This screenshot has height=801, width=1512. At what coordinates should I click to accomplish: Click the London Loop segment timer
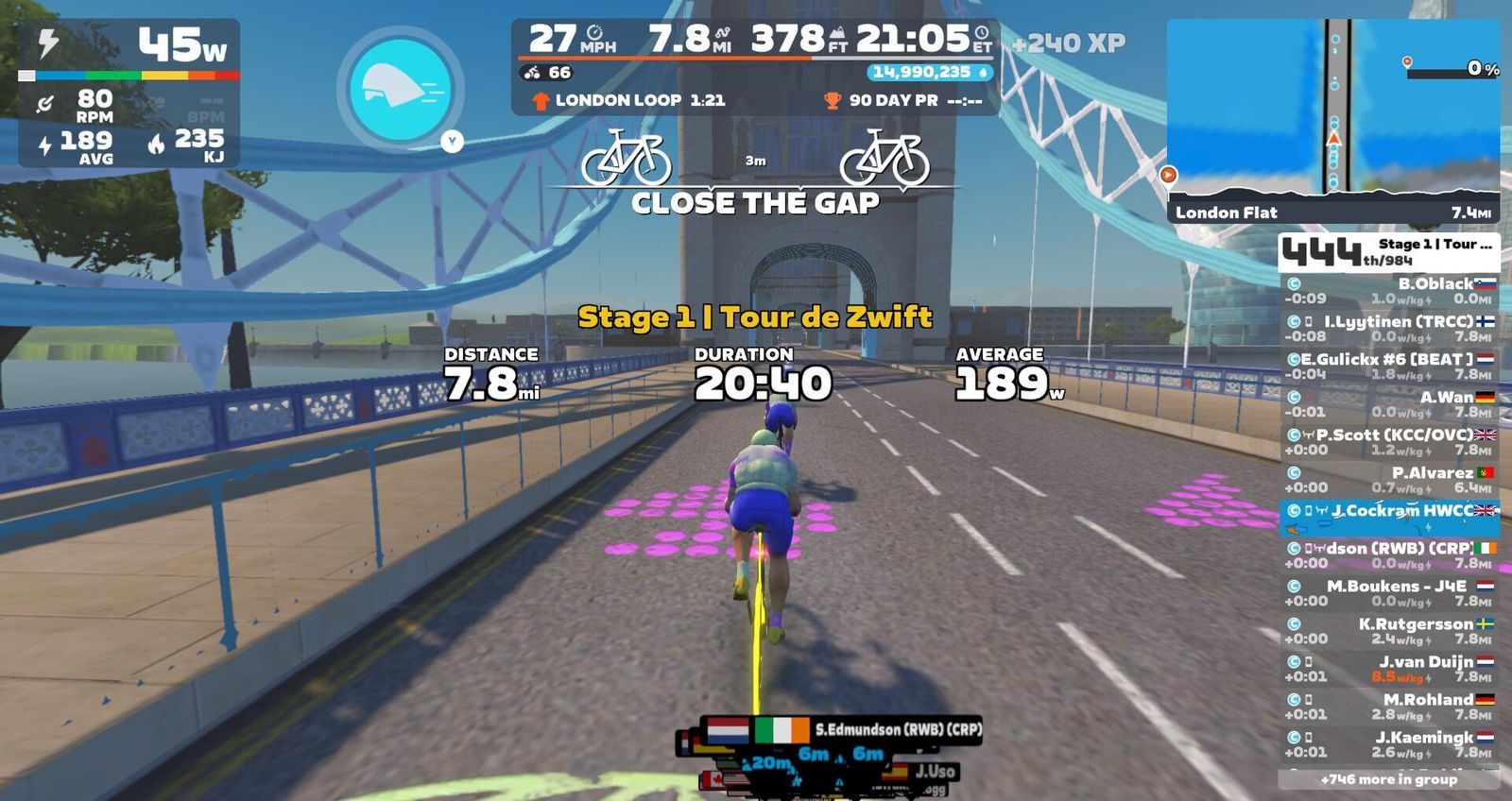[629, 100]
